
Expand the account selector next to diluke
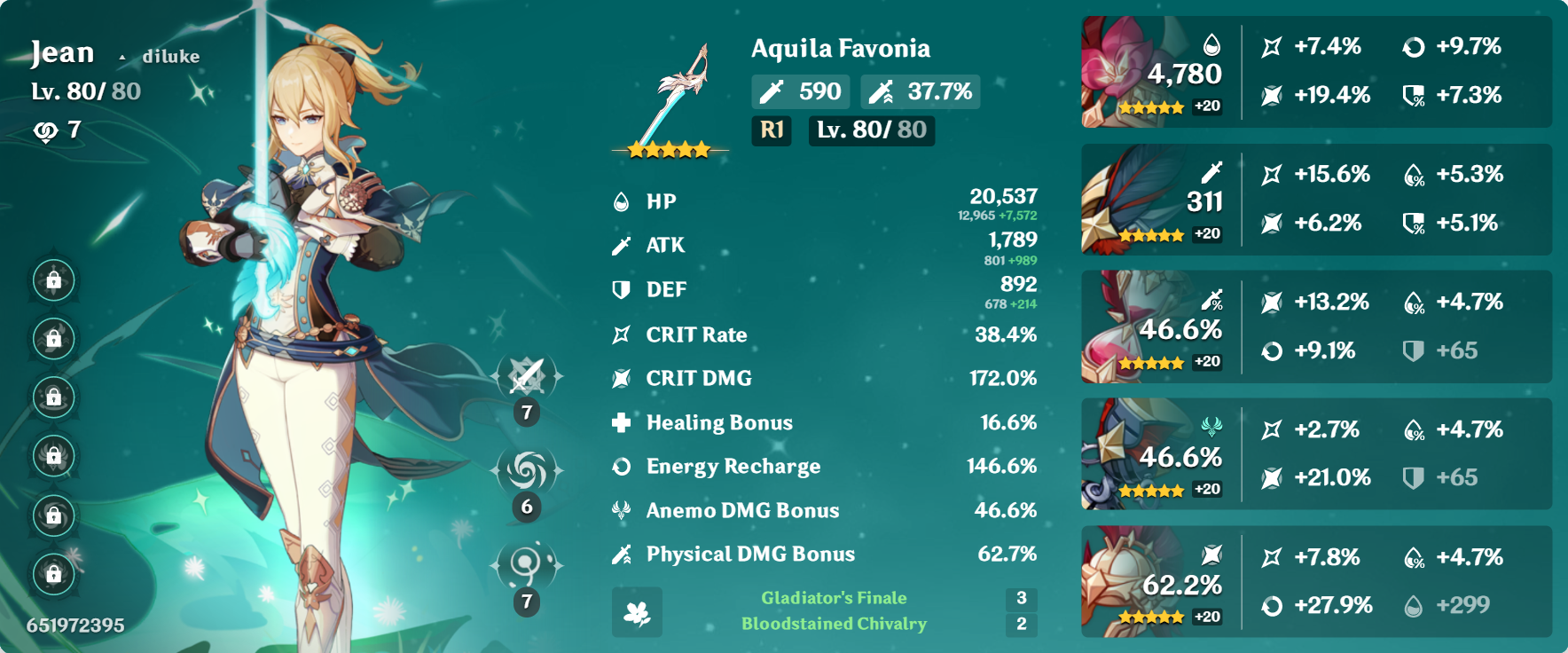coord(122,57)
